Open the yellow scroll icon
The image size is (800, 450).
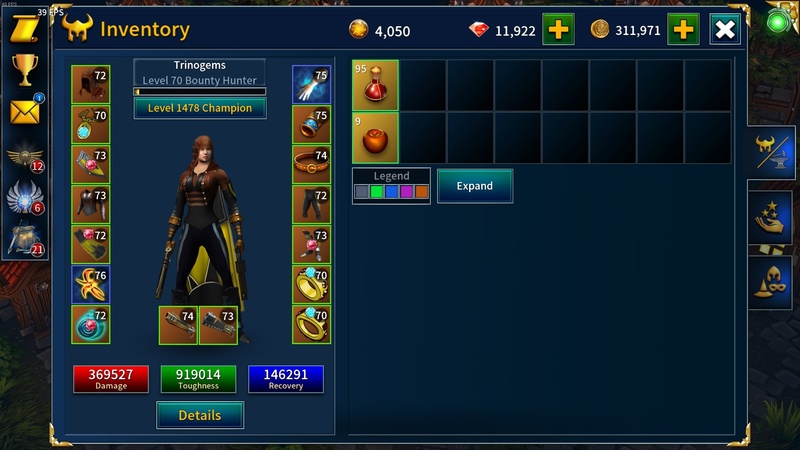click(24, 28)
